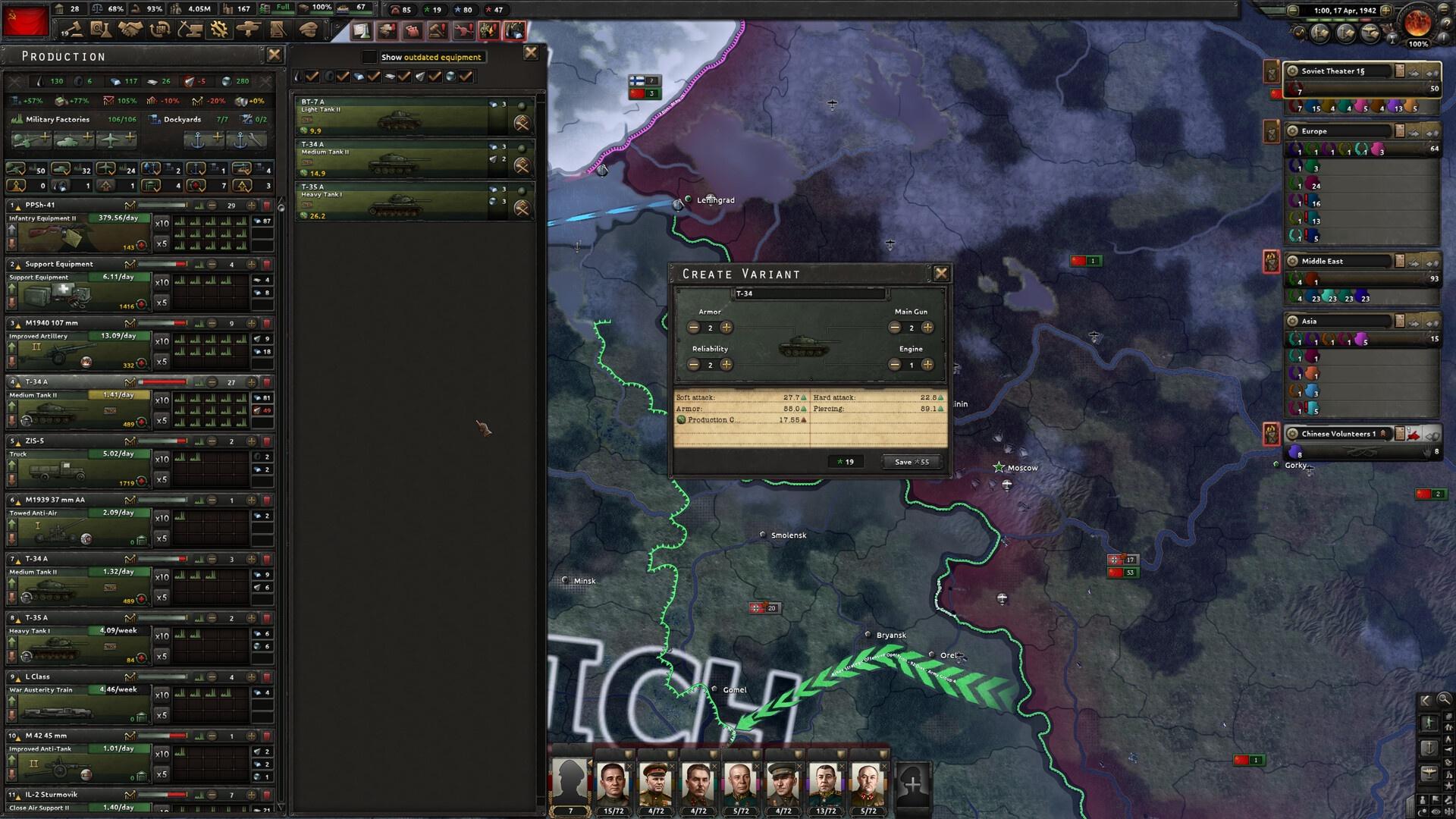Decrease the Reliability upgrade level

(x=693, y=365)
